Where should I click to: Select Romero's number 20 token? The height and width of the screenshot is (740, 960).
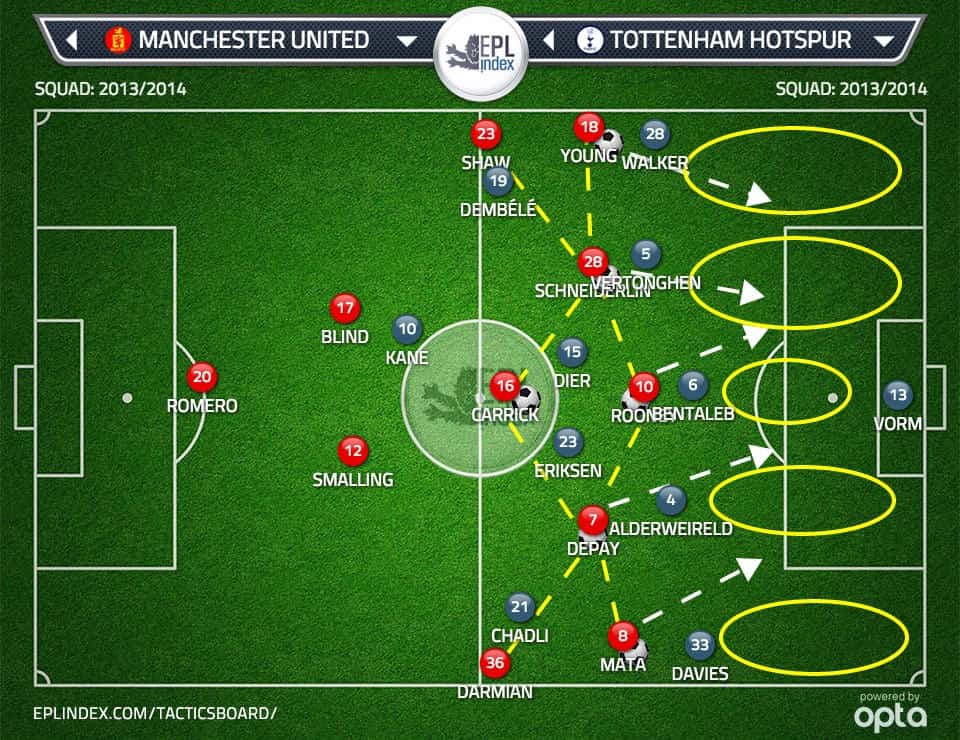202,377
